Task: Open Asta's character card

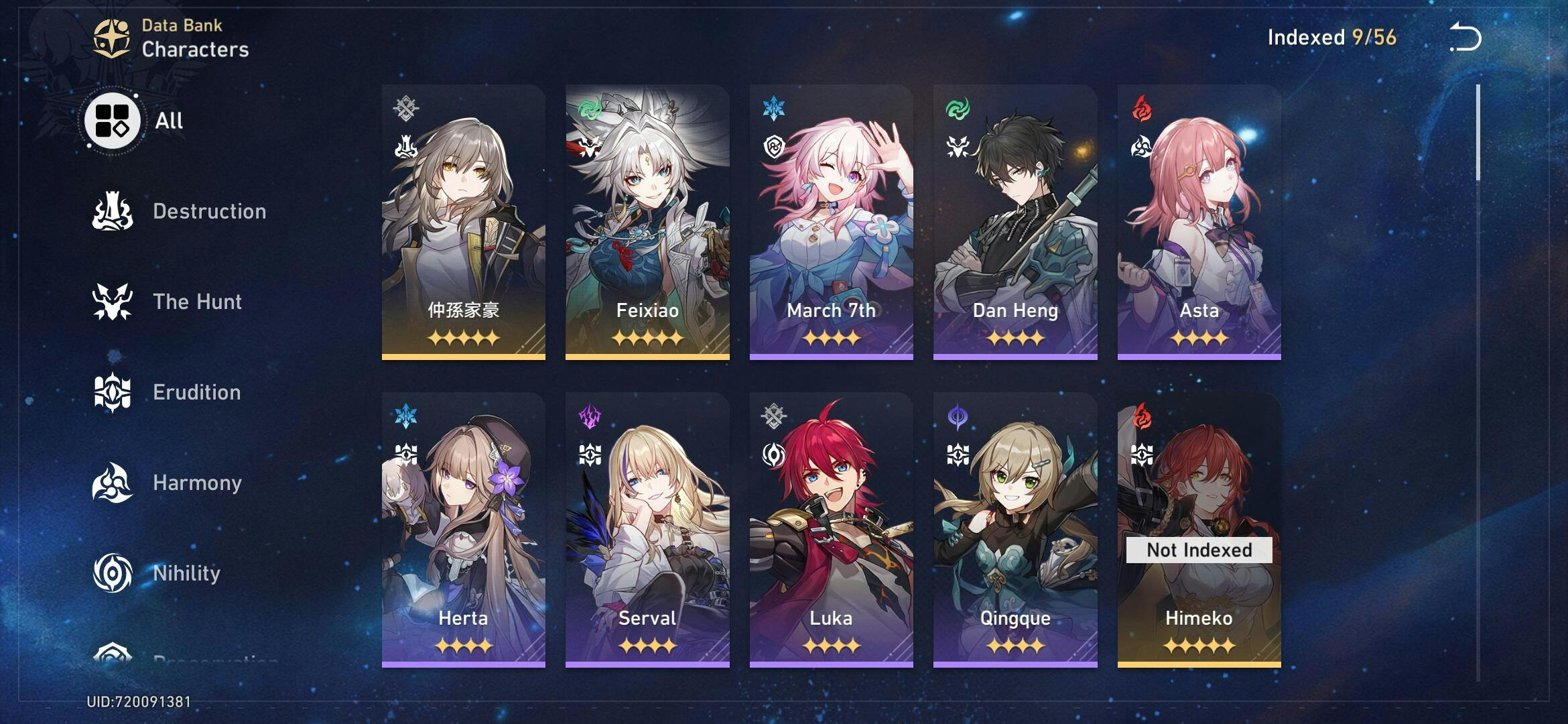Action: [x=1199, y=222]
